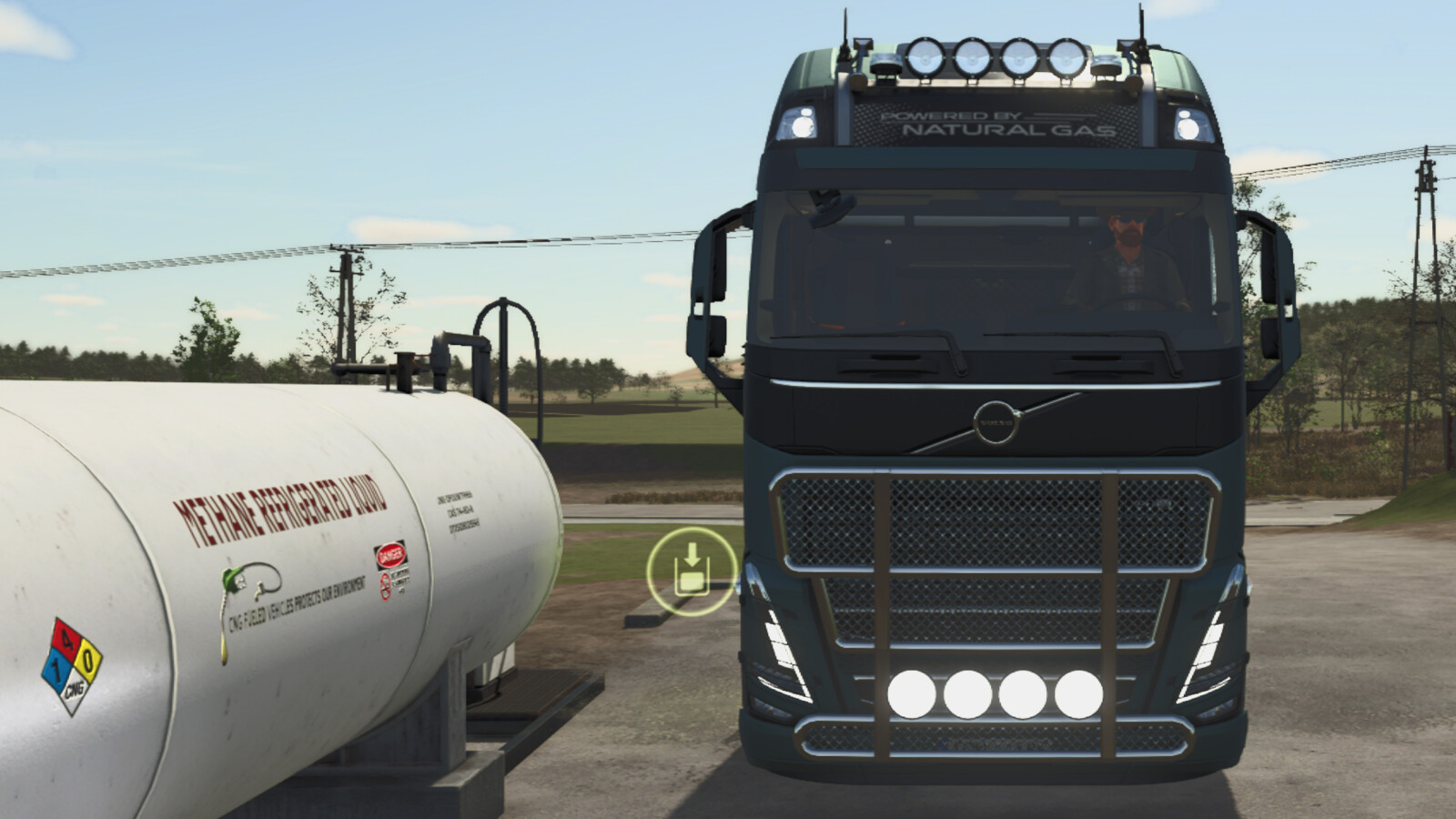
Task: Click the green CNG fuel nozzle graphic
Action: click(230, 581)
